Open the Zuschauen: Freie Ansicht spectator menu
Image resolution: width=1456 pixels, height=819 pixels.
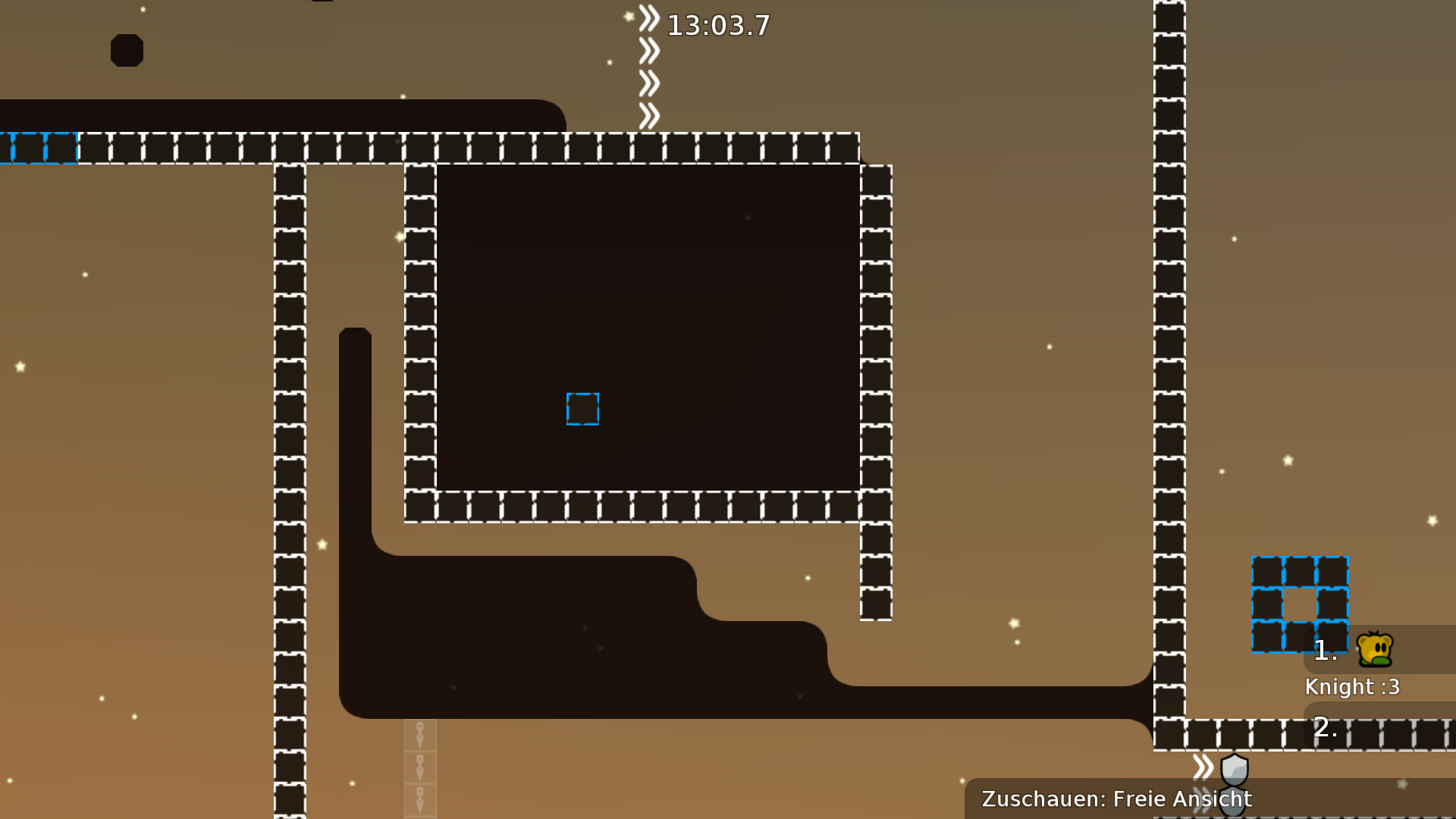pyautogui.click(x=1116, y=799)
